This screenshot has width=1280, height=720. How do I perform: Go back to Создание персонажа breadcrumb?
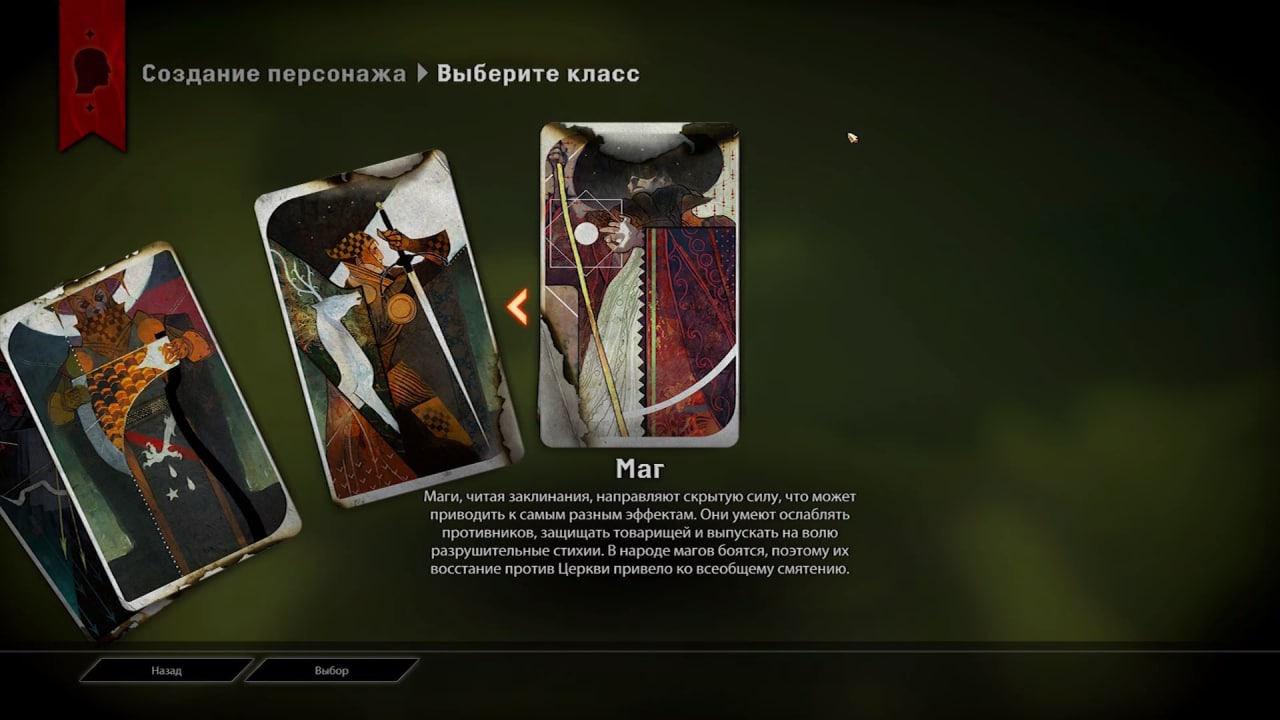(273, 74)
